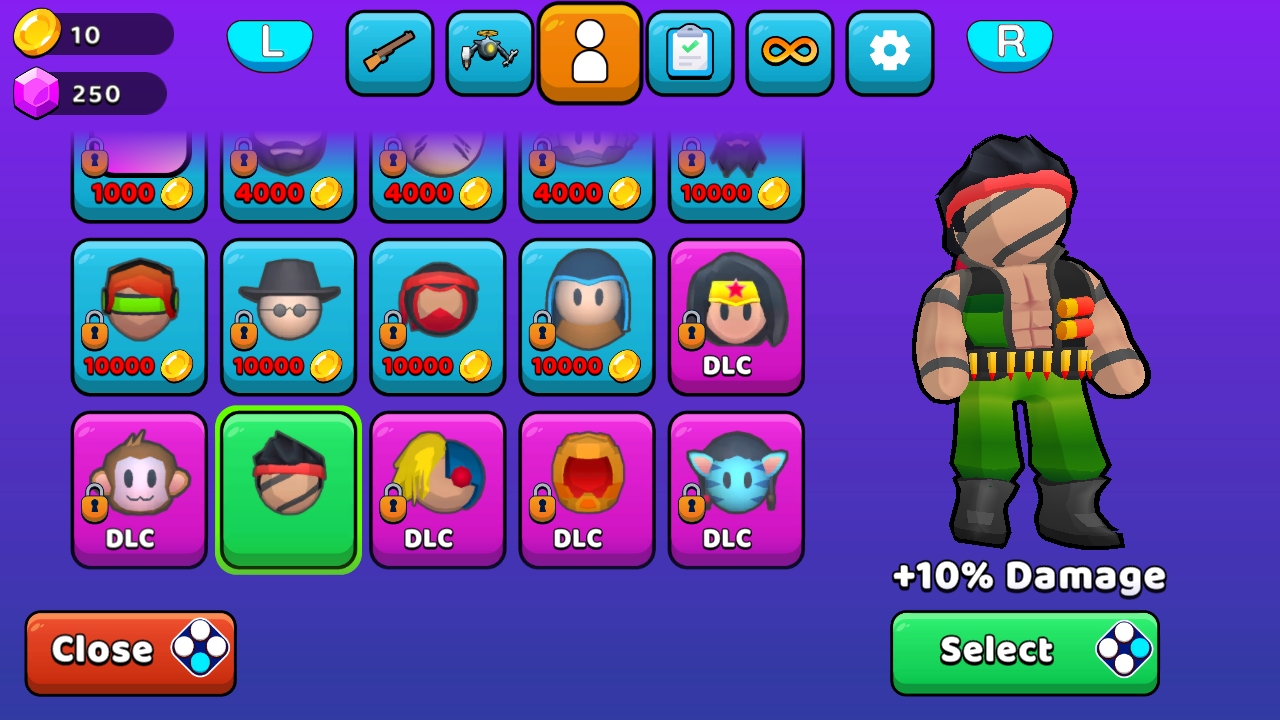Open the rifle weapons tab
Viewport: 1280px width, 720px height.
390,52
